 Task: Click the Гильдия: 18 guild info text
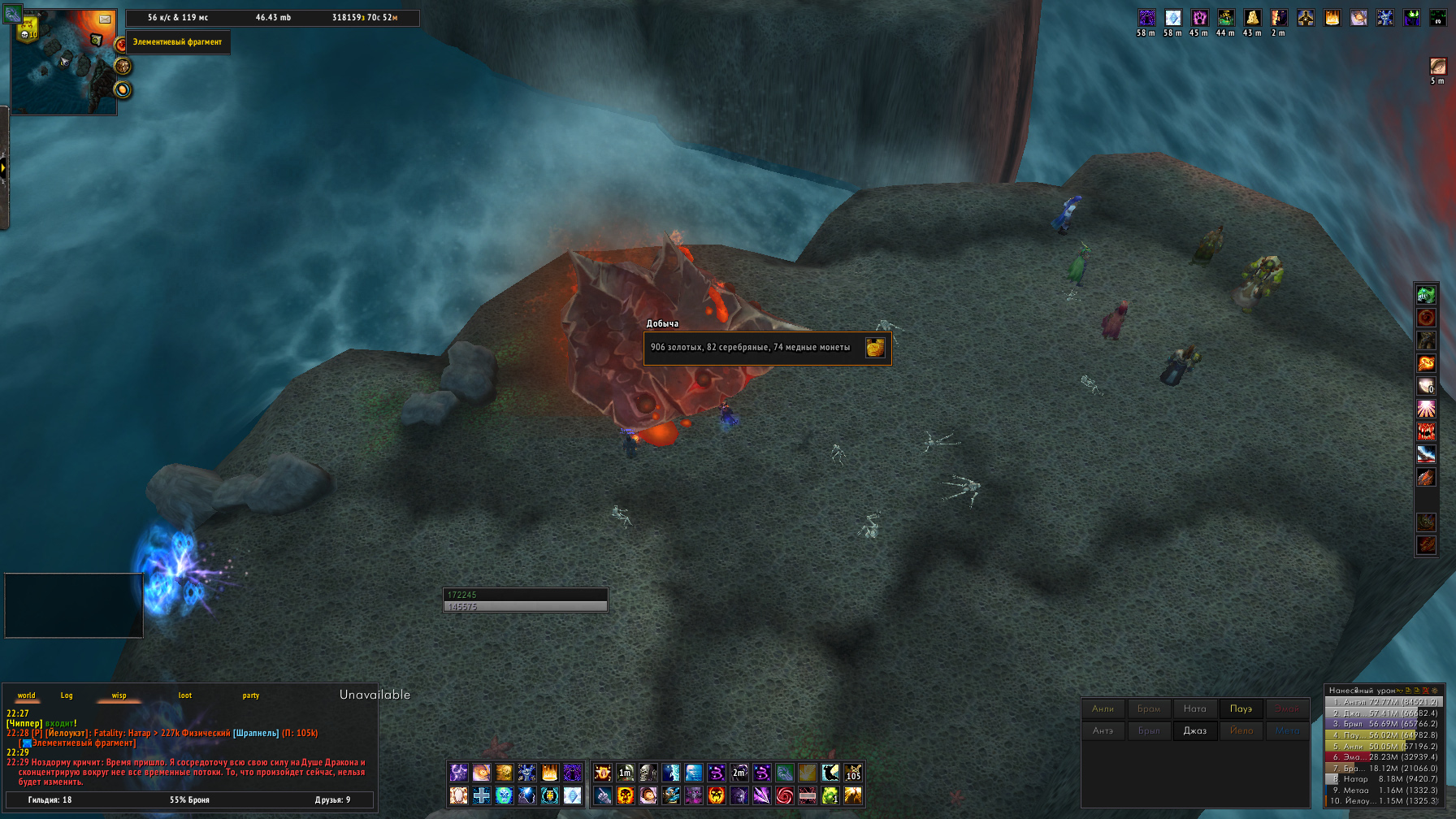(50, 800)
